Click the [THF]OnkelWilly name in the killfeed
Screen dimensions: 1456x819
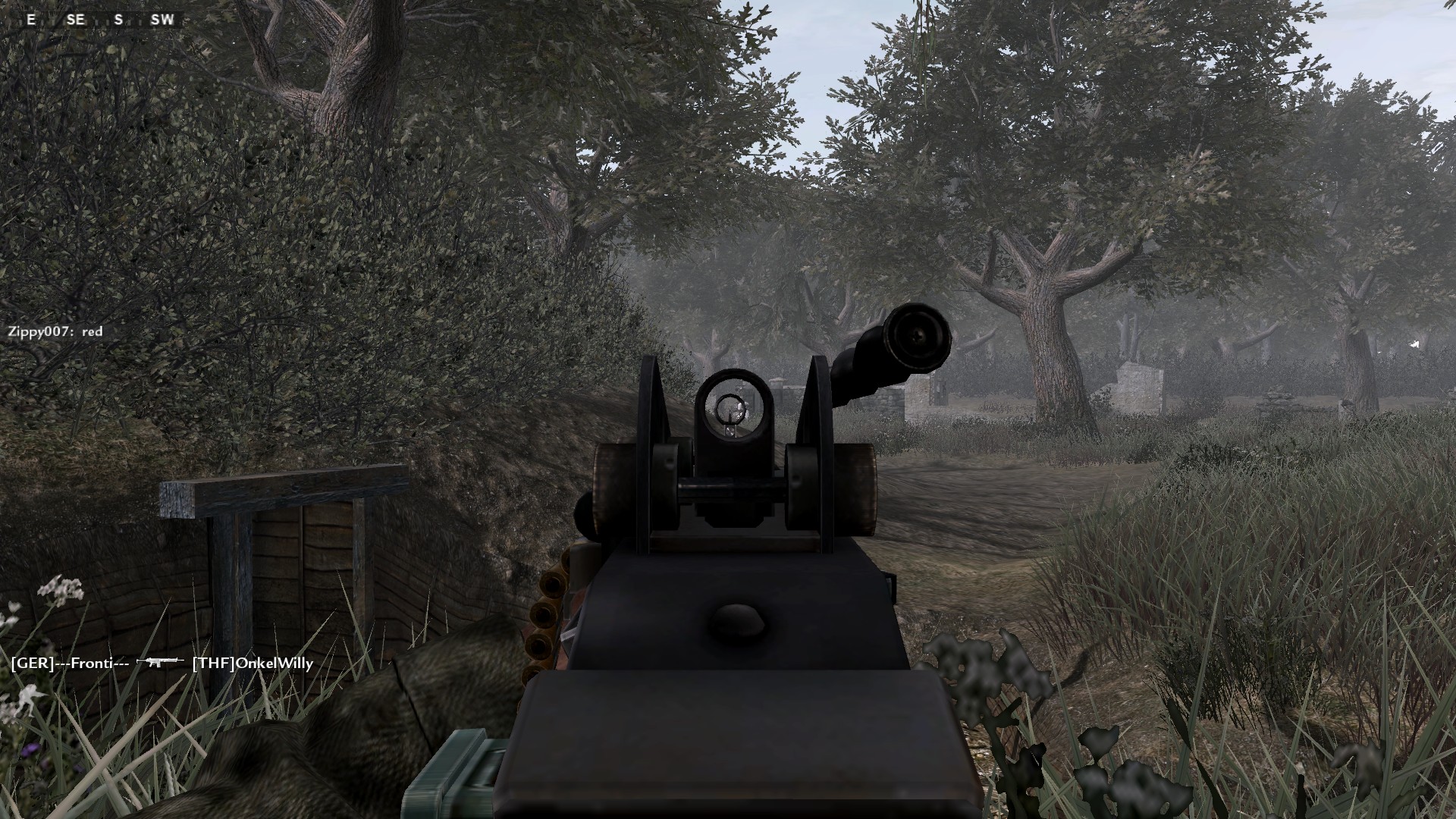(x=253, y=662)
